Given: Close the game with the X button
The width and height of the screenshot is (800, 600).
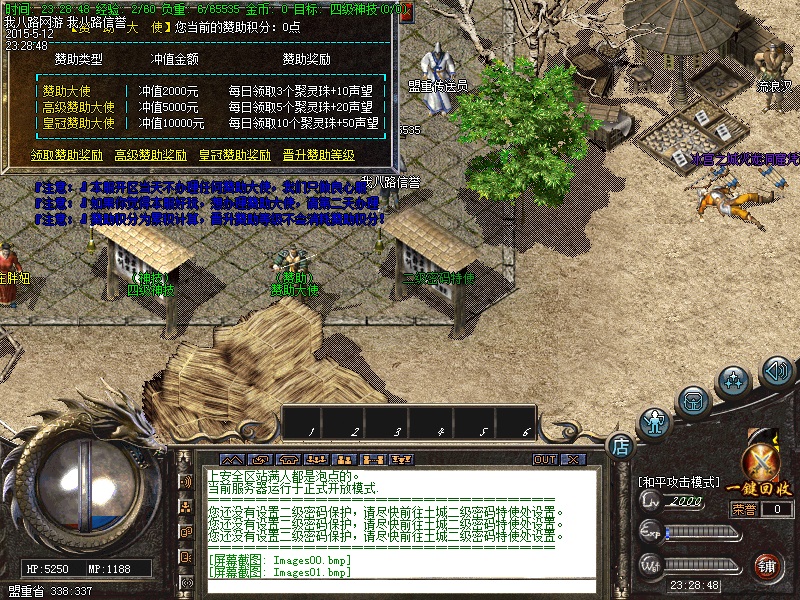Looking at the screenshot, I should coord(573,460).
